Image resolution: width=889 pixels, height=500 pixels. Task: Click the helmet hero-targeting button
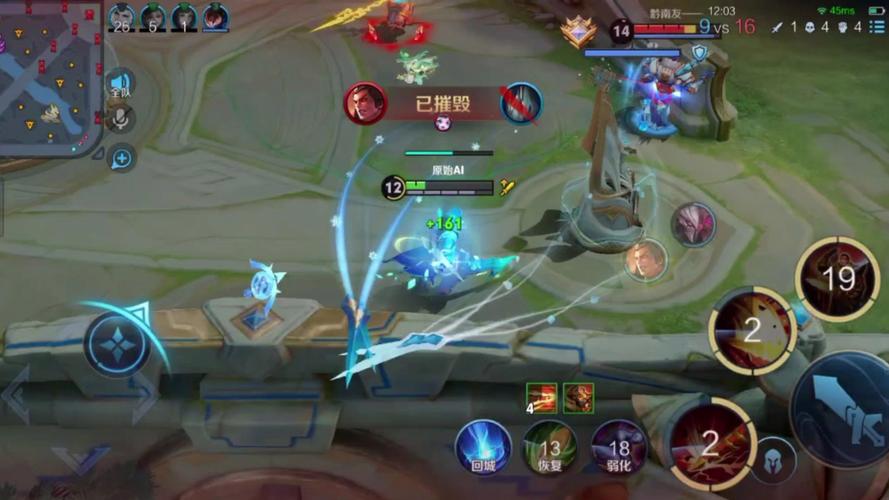[x=773, y=460]
